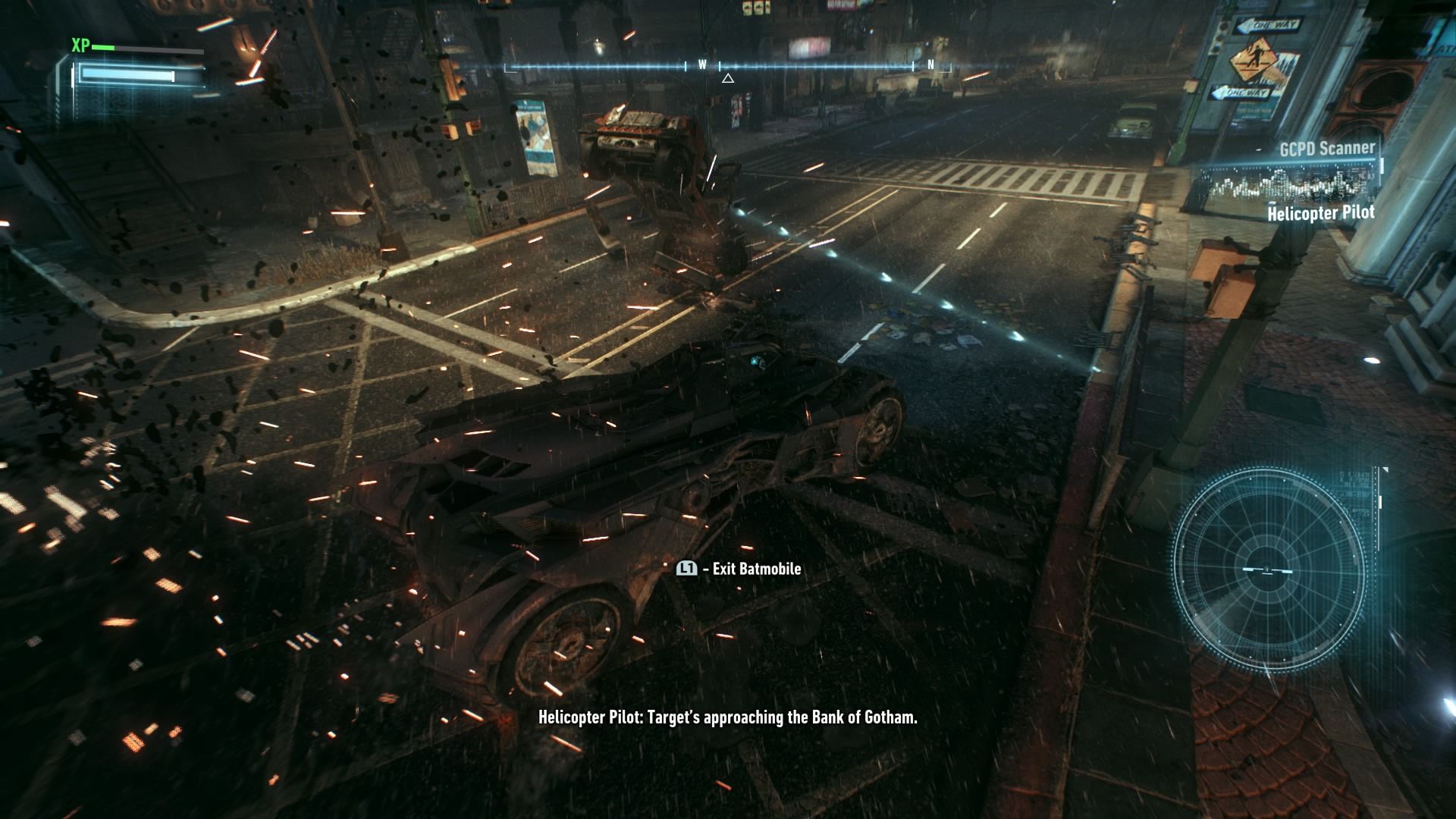This screenshot has height=819, width=1456.
Task: Click the circular radar minimap
Action: point(1268,569)
